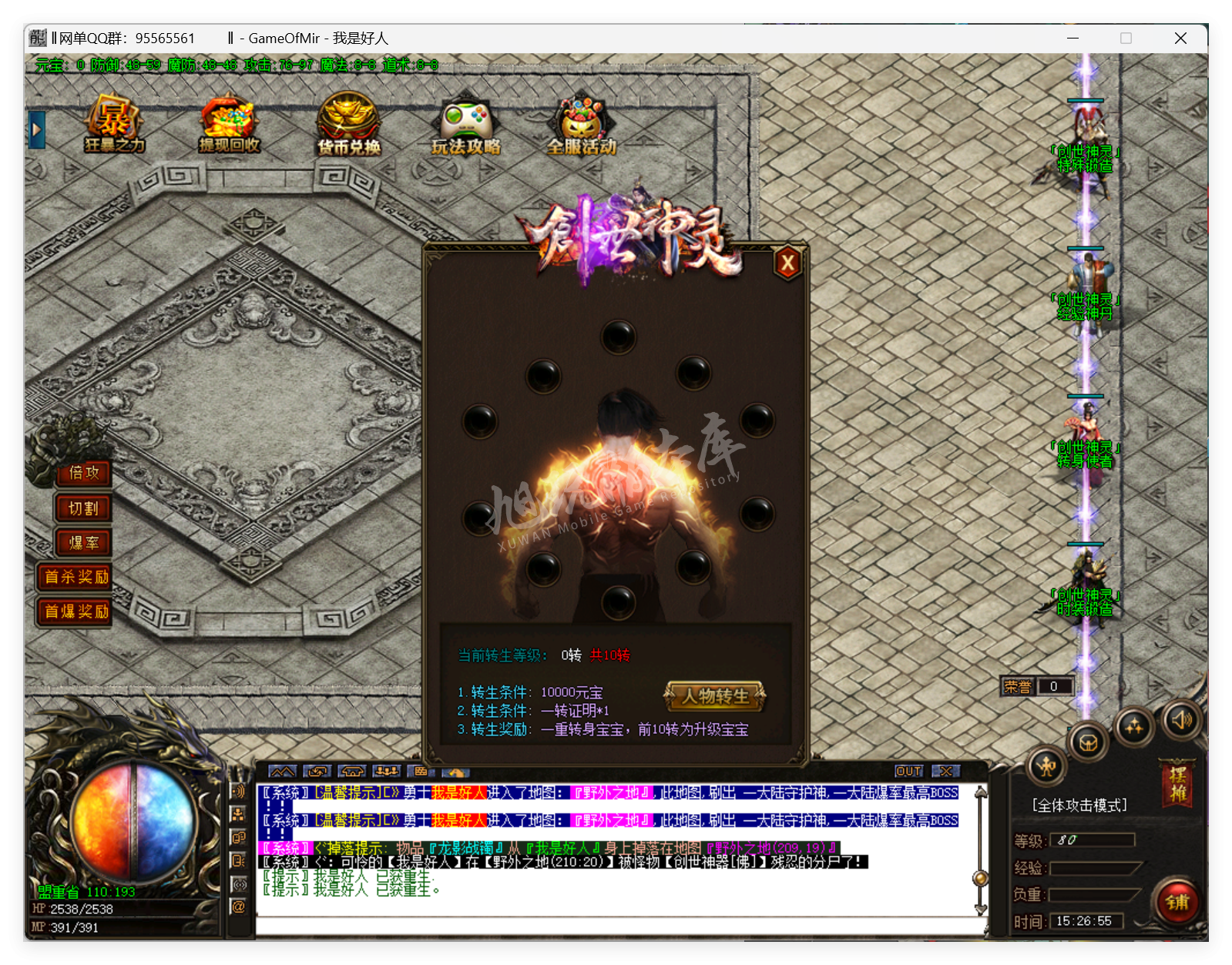Viewport: 1232px width, 965px height.
Task: Select the 倍攻 side button
Action: 83,473
